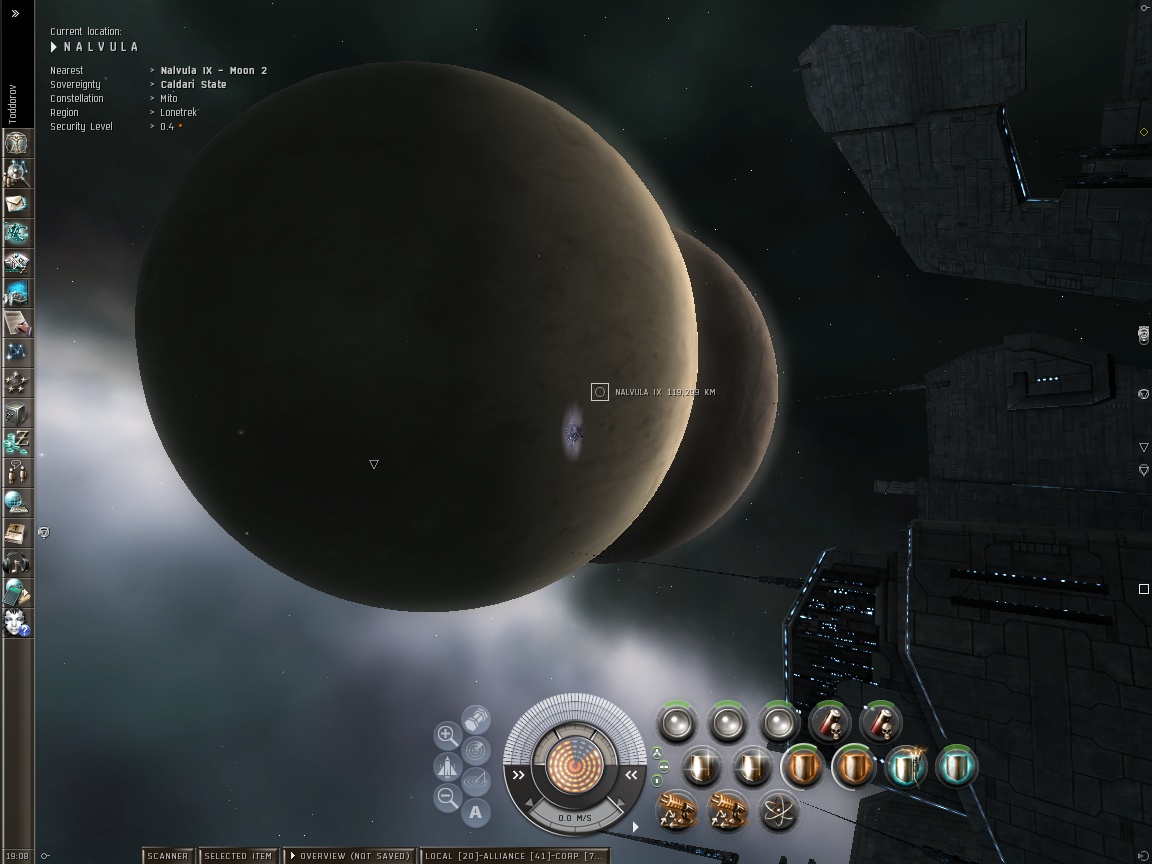
Task: Toggle the autopilot A button
Action: tap(475, 812)
